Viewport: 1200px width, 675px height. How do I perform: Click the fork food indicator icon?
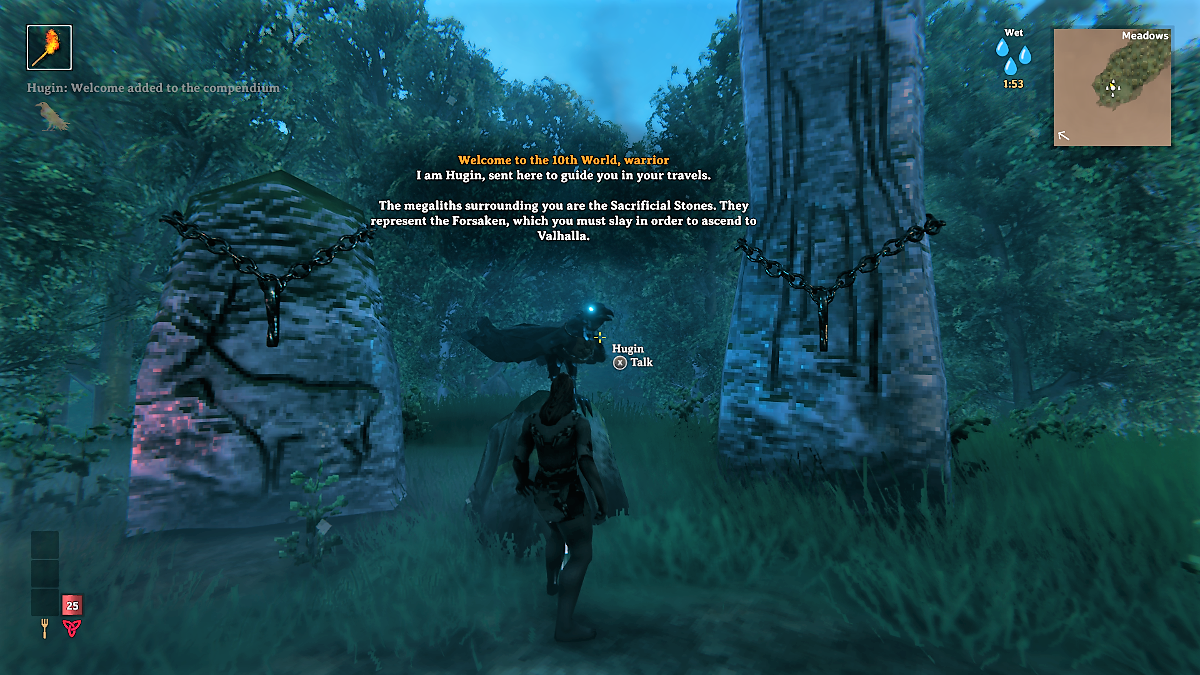click(x=45, y=628)
